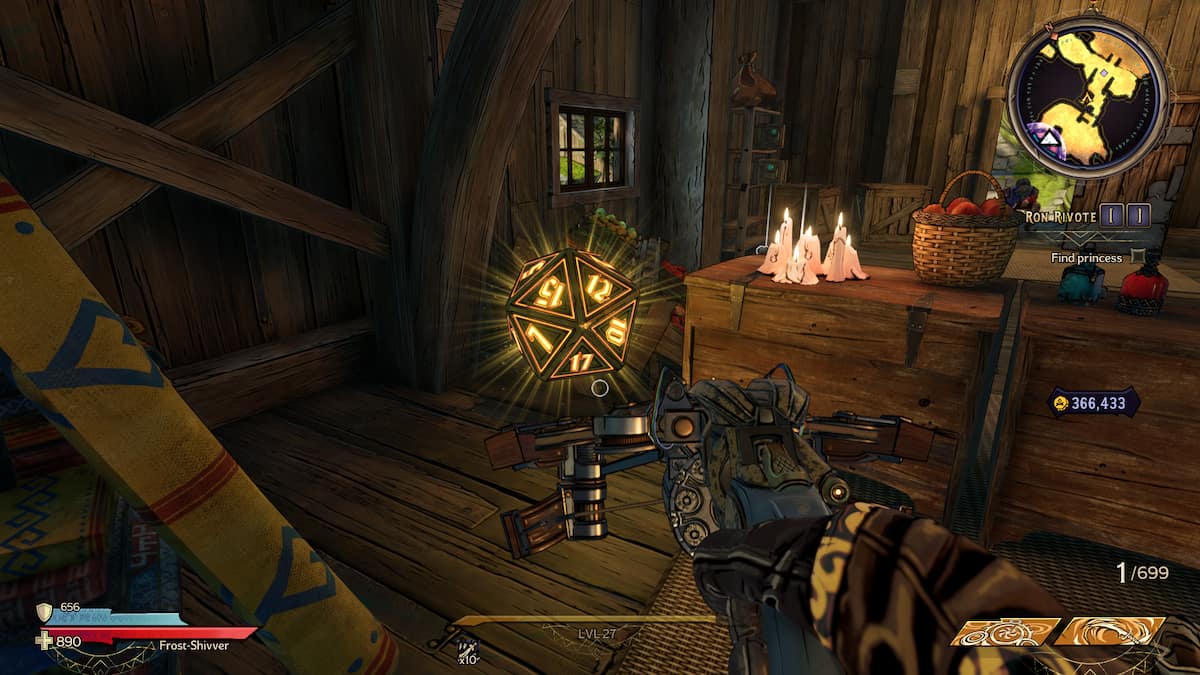The height and width of the screenshot is (675, 1200).
Task: Activate the swirling blade ability icon
Action: 1110,632
